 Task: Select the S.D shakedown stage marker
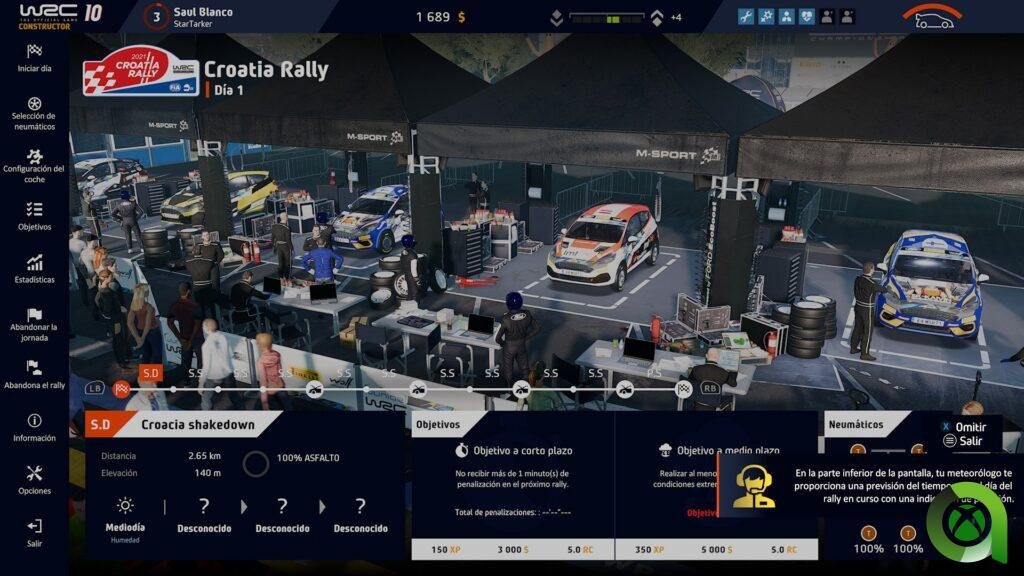[150, 373]
